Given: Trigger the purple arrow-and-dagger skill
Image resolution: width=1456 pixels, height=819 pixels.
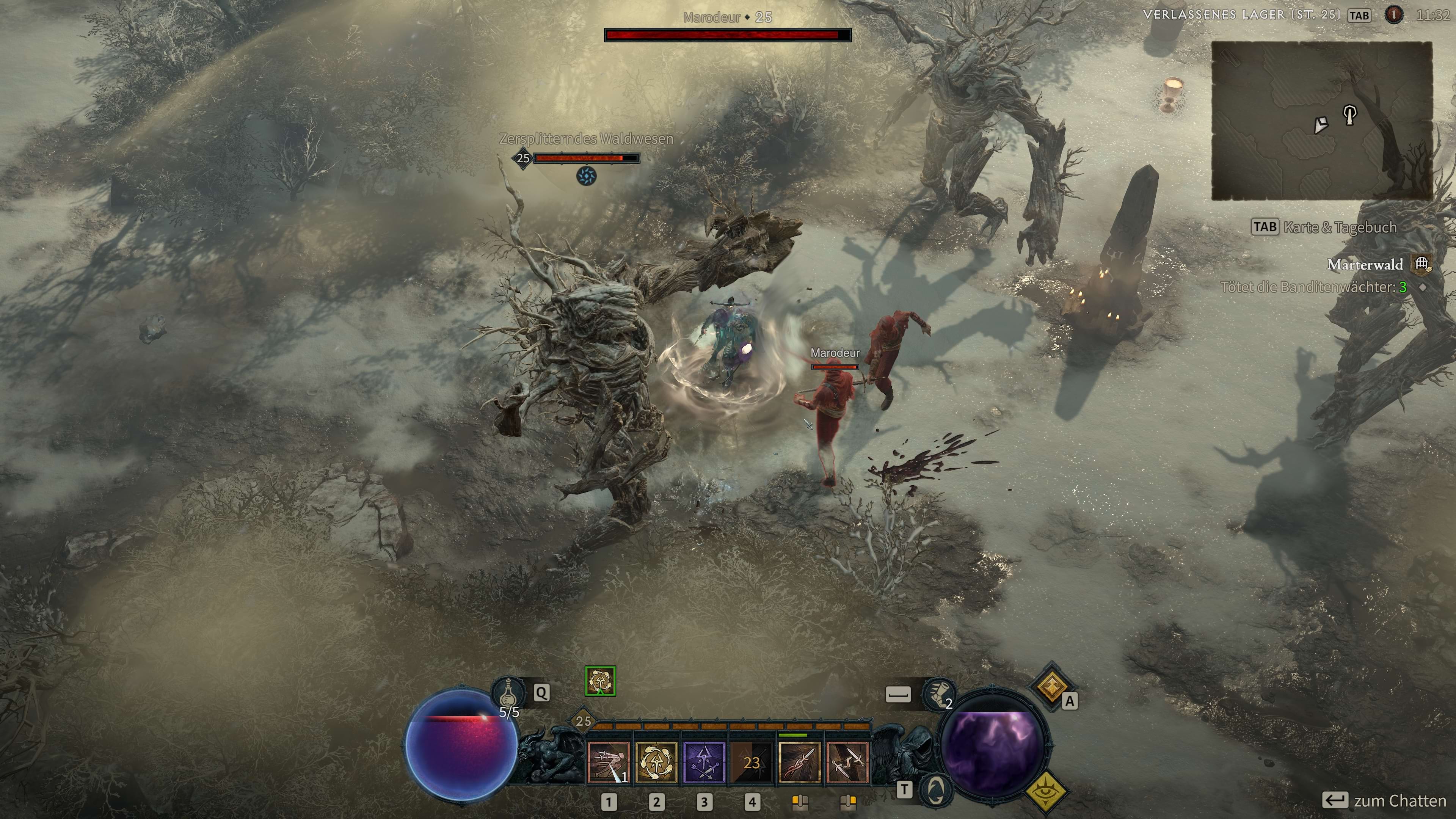Looking at the screenshot, I should (704, 762).
